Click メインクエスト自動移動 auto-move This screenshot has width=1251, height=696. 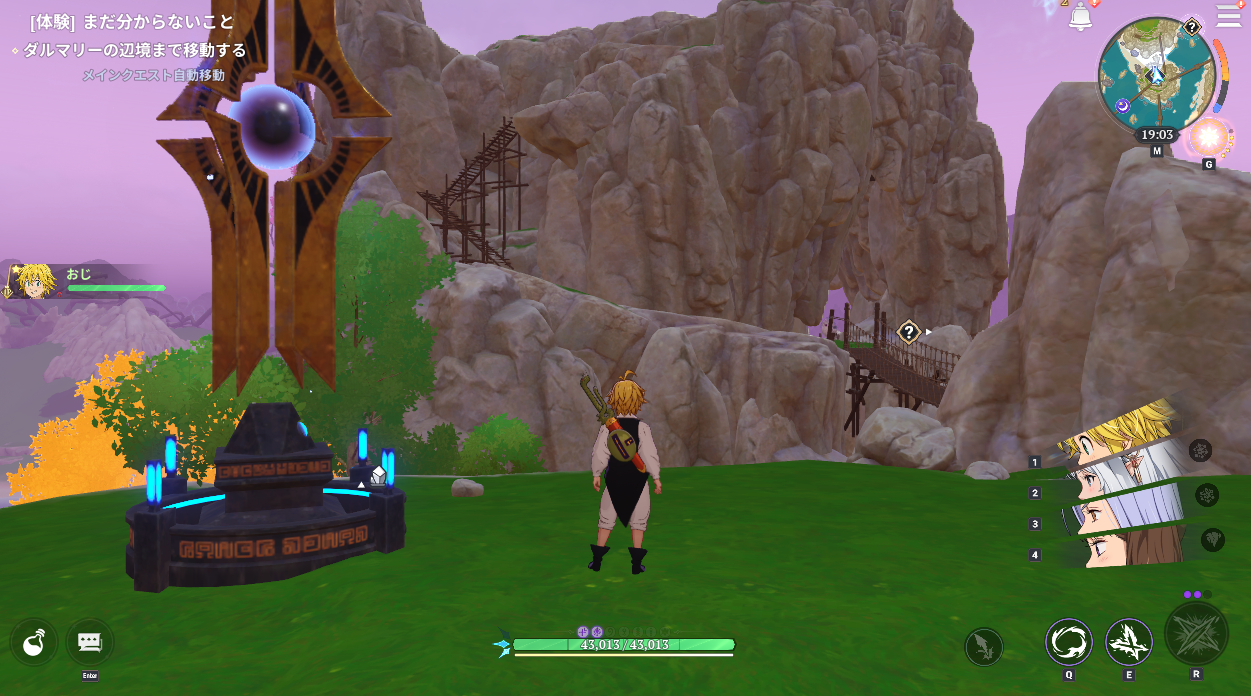point(153,75)
